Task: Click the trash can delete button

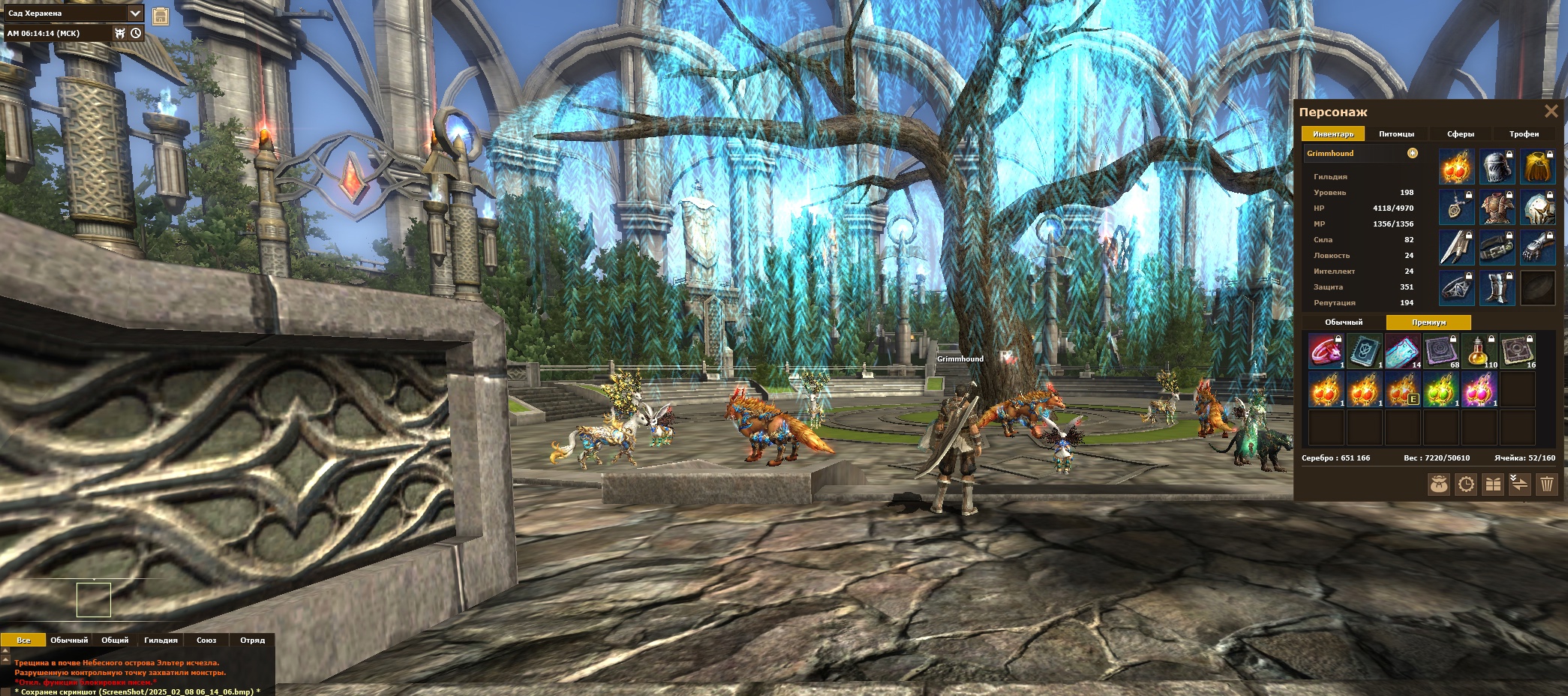Action: [x=1546, y=484]
